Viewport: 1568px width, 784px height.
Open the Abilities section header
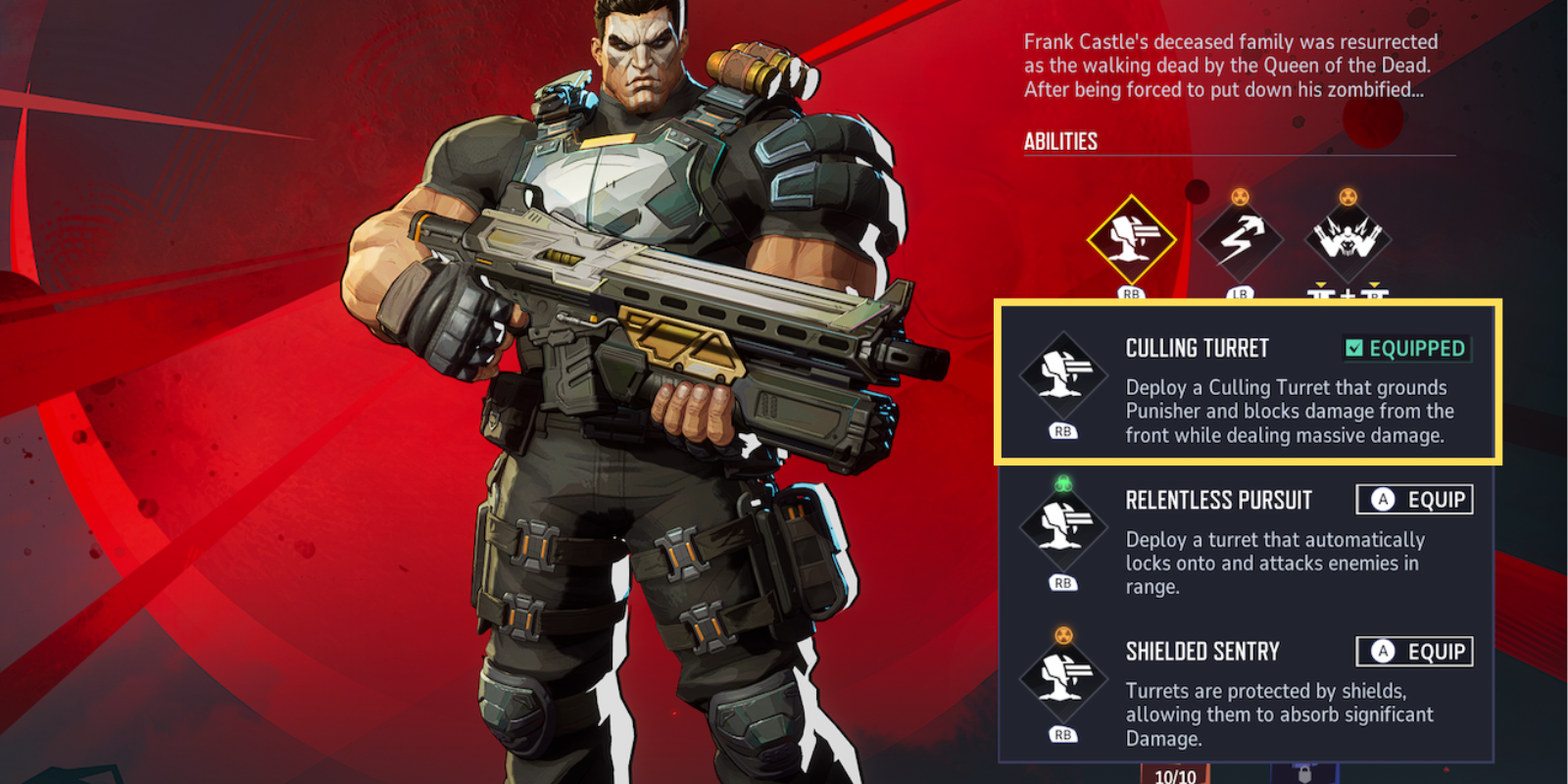tap(1060, 140)
